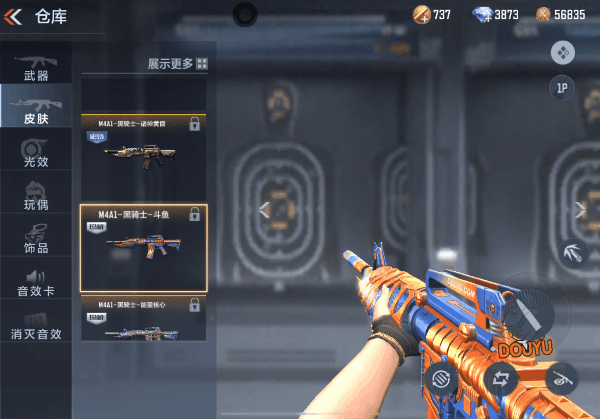This screenshot has width=600, height=419.
Task: Choose the M4A1 黑骑士 能量核心 skin
Action: pyautogui.click(x=143, y=320)
